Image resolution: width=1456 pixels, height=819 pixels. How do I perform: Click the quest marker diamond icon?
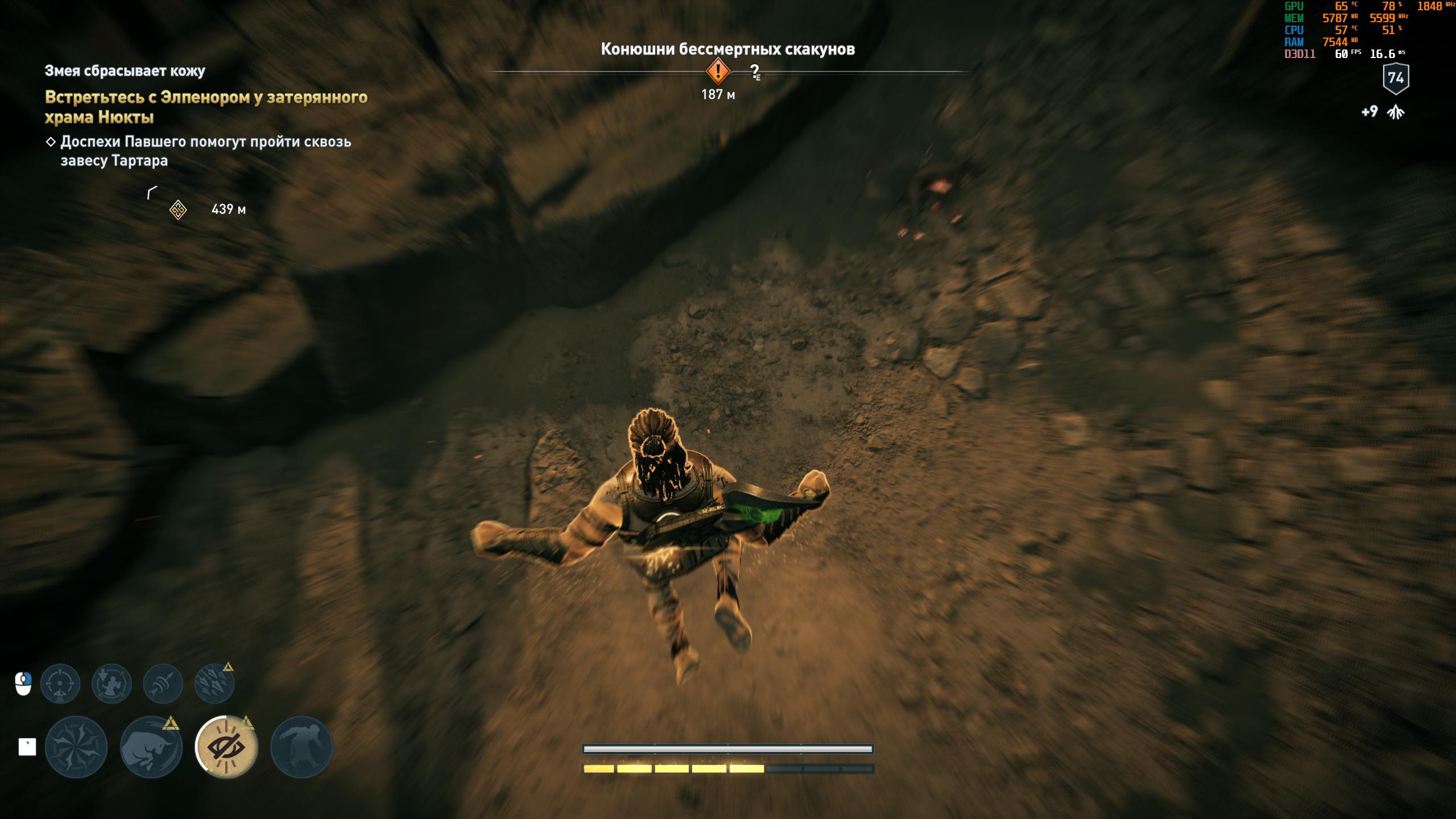(178, 210)
